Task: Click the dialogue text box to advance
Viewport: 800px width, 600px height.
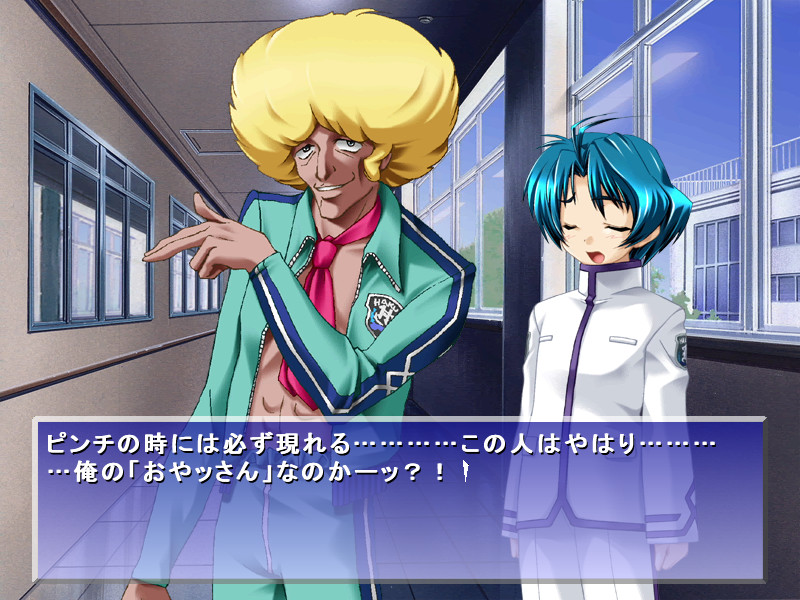Action: coord(400,500)
